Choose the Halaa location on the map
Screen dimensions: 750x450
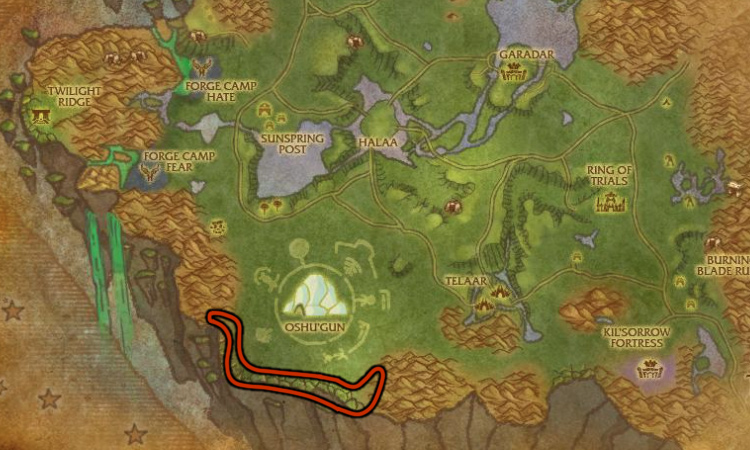pos(378,143)
